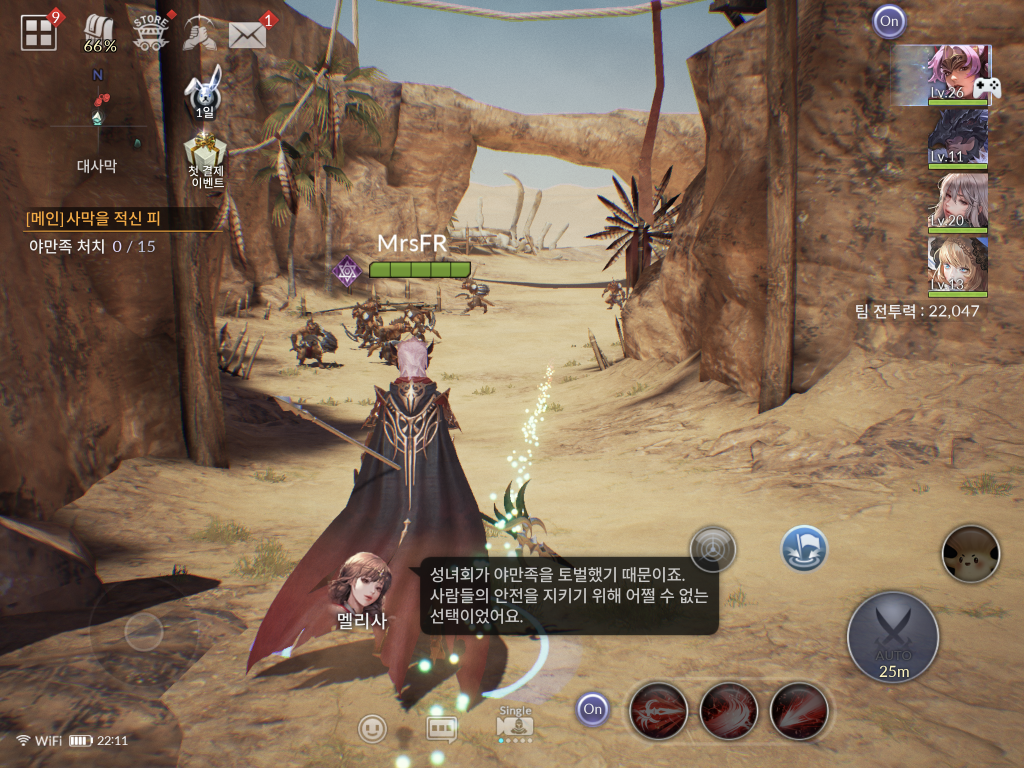1024x768 pixels.
Task: Open the chat speech-bubble button
Action: 441,728
